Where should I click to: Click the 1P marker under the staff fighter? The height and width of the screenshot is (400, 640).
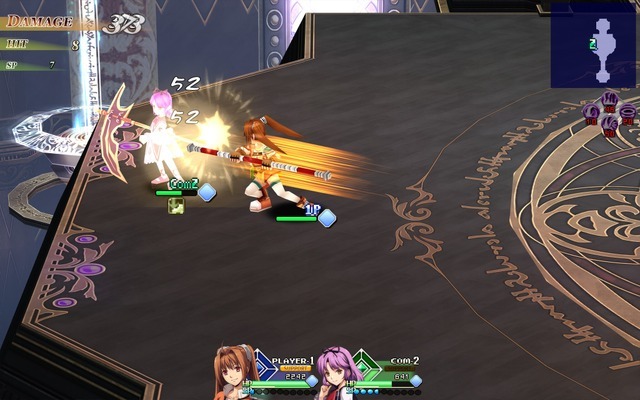point(311,210)
